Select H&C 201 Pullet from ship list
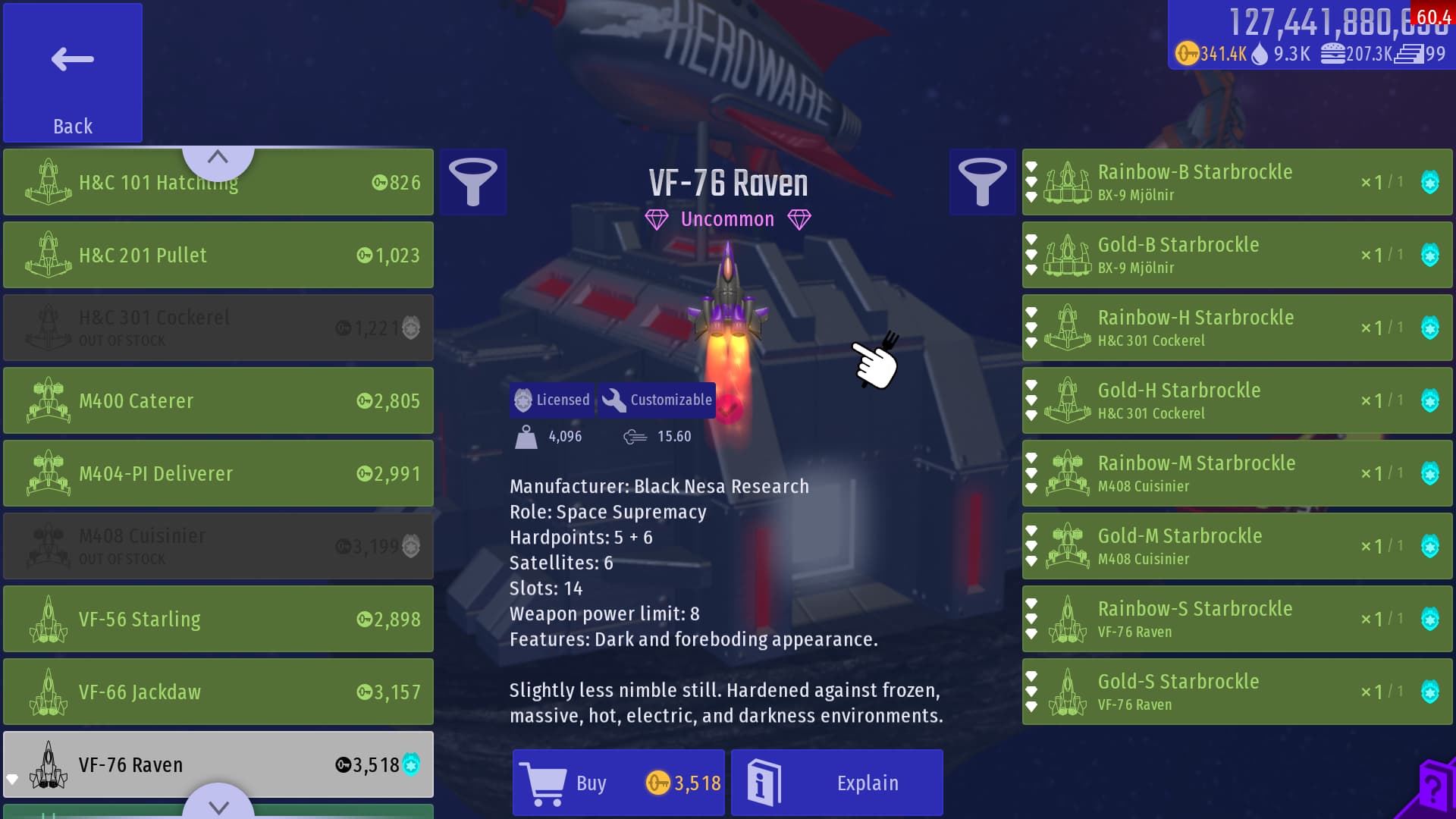This screenshot has height=819, width=1456. [218, 255]
